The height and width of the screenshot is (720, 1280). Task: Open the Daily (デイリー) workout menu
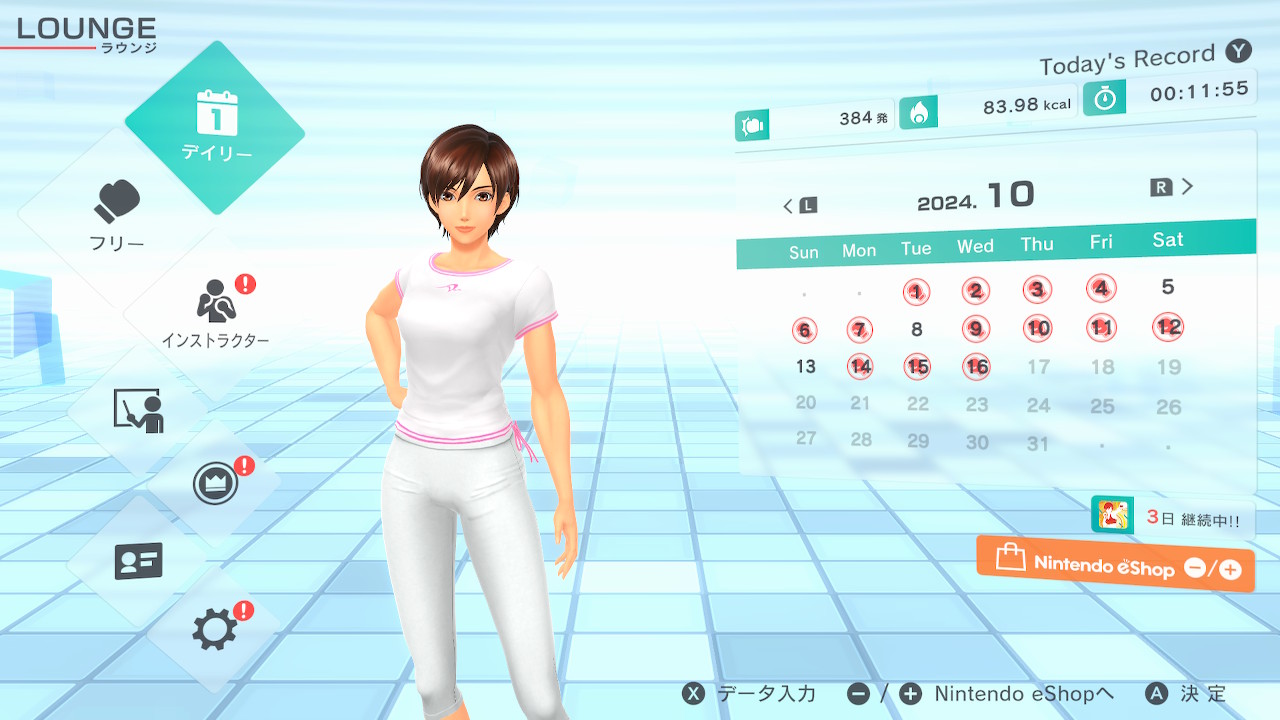[215, 127]
